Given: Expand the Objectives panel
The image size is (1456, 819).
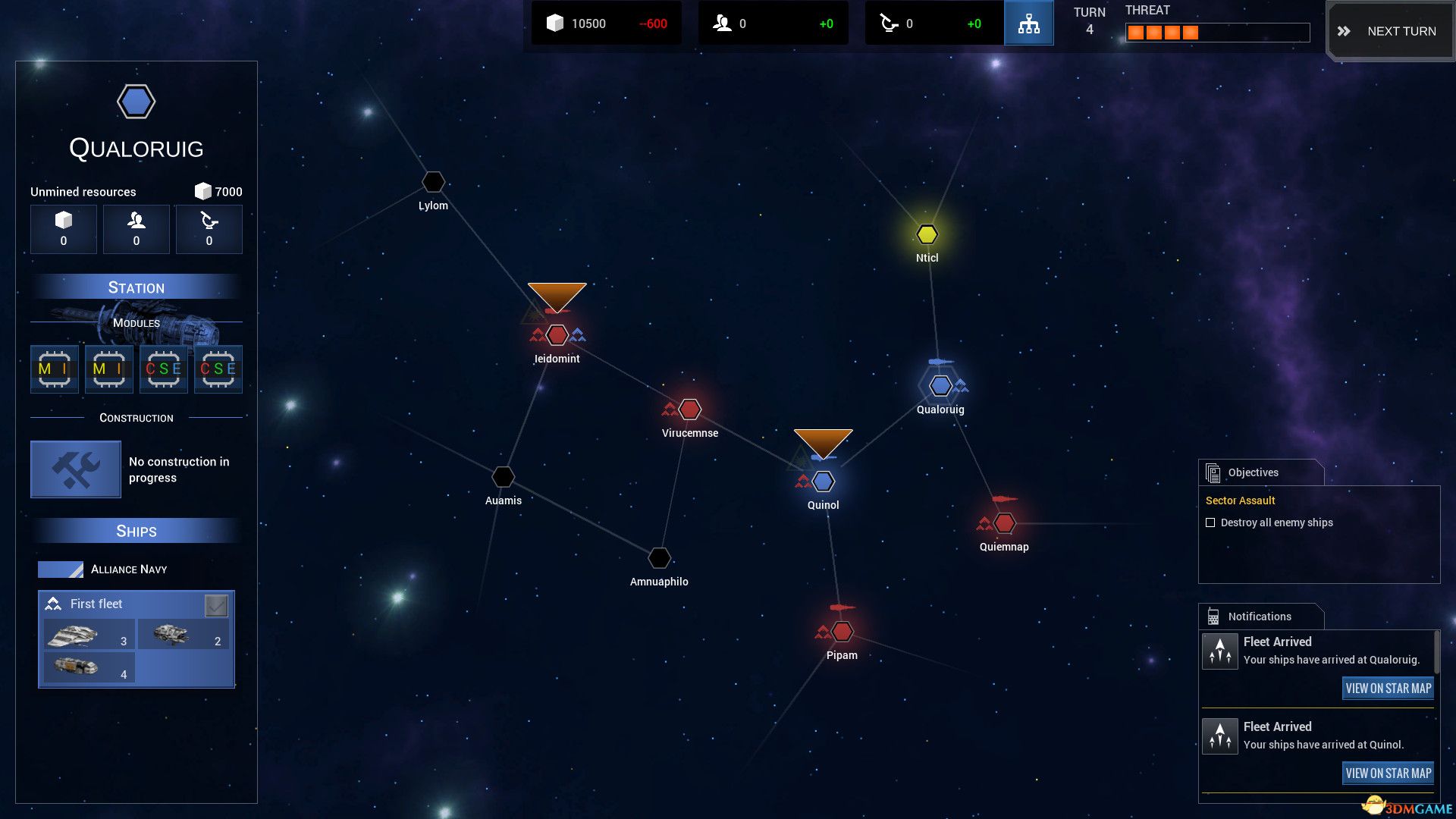Looking at the screenshot, I should [1253, 472].
